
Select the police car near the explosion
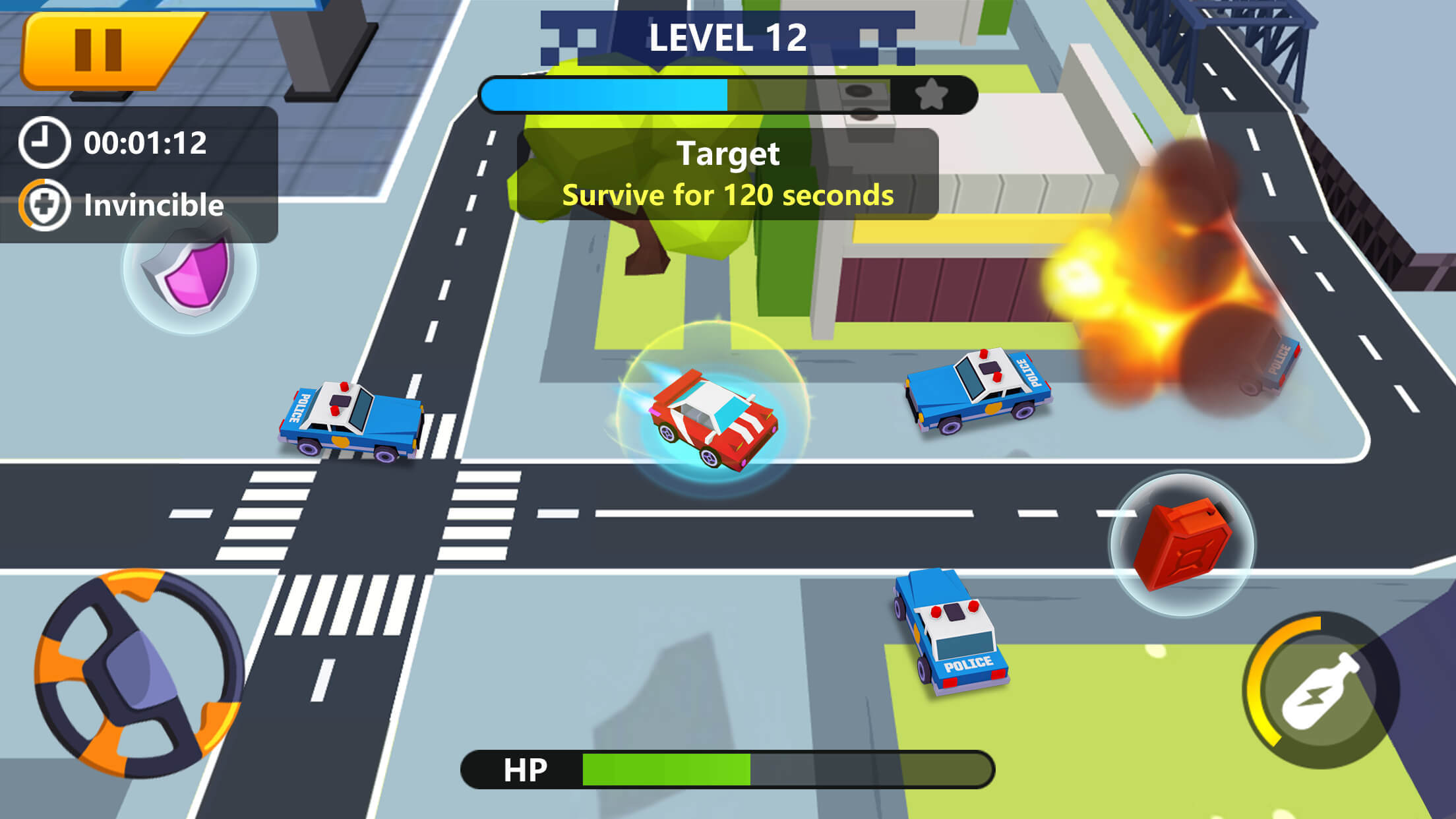pos(976,389)
